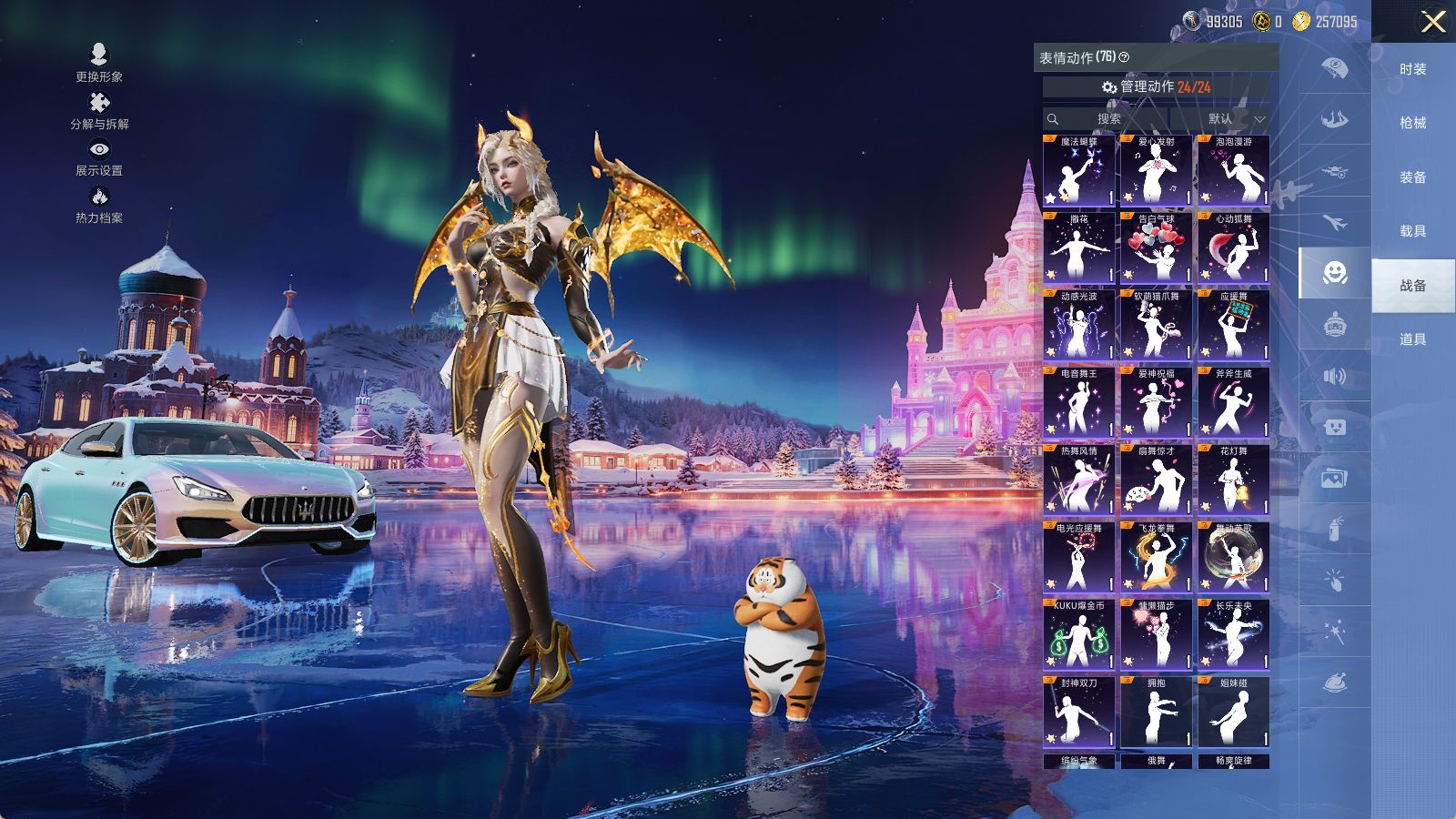The width and height of the screenshot is (1456, 819).
Task: Select the 扇舞惊才 fan dance emote
Action: click(x=1156, y=480)
